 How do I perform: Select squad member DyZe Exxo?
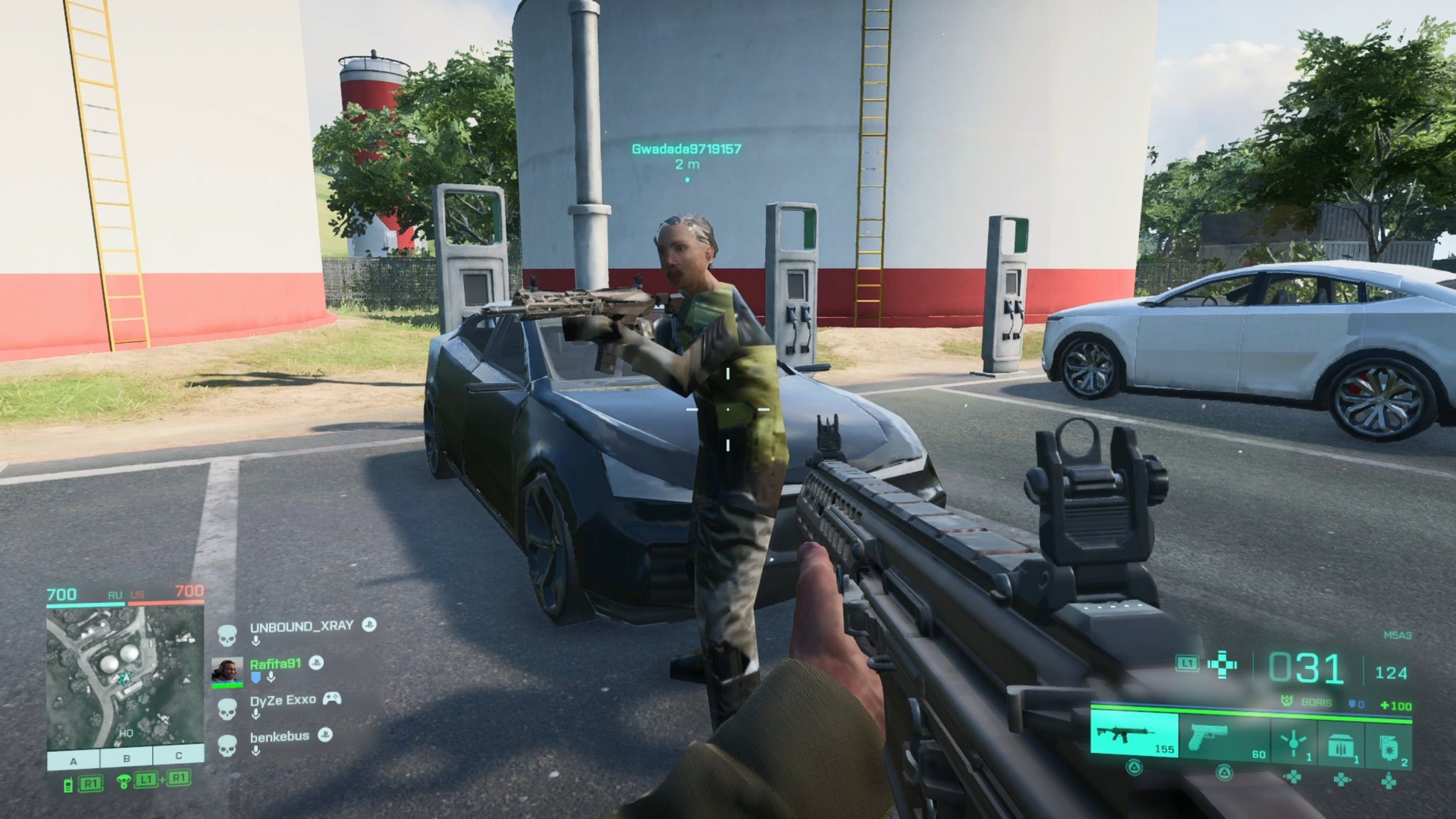(x=283, y=700)
